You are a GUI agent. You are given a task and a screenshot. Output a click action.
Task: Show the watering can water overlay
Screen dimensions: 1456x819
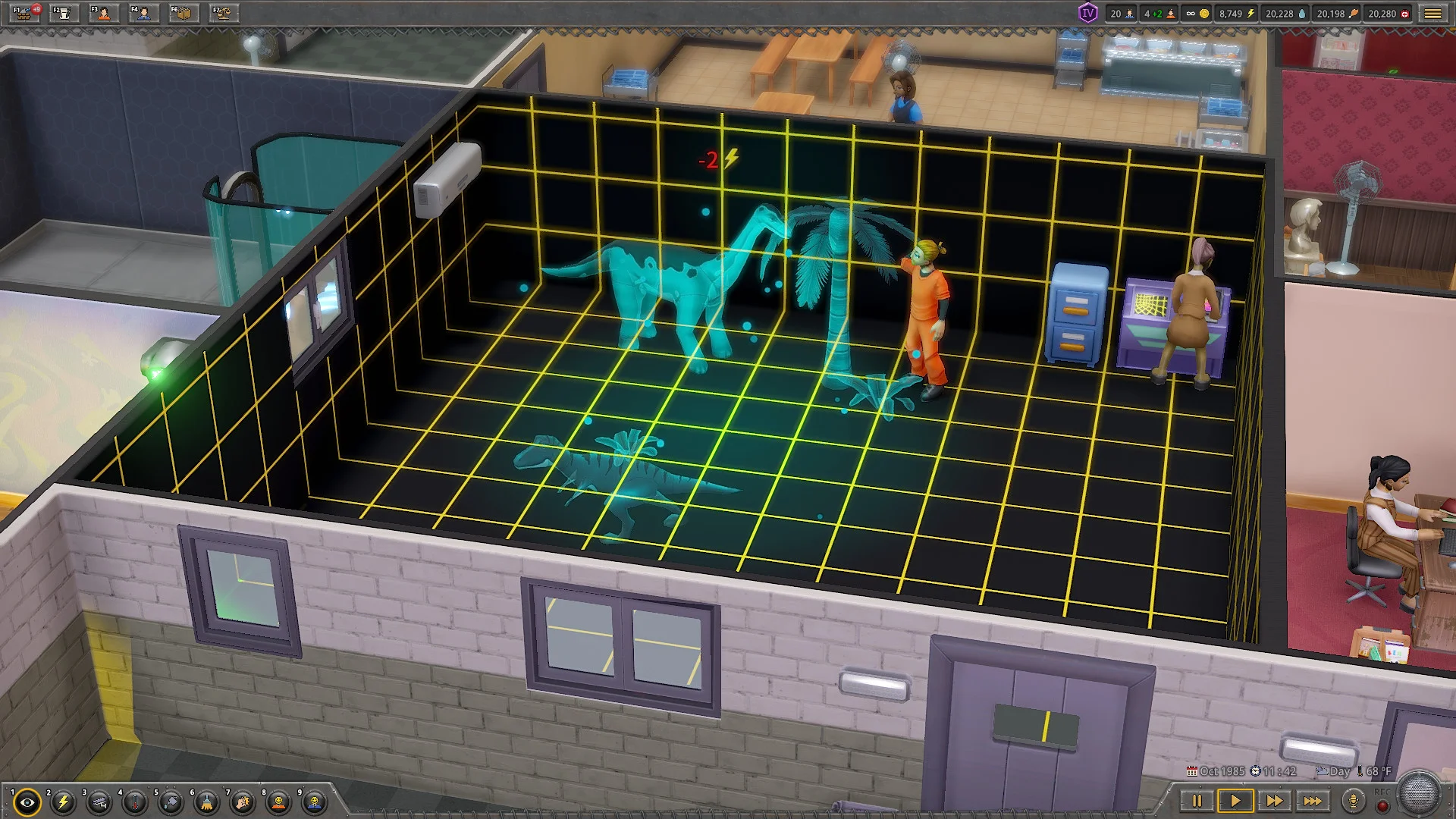[171, 802]
